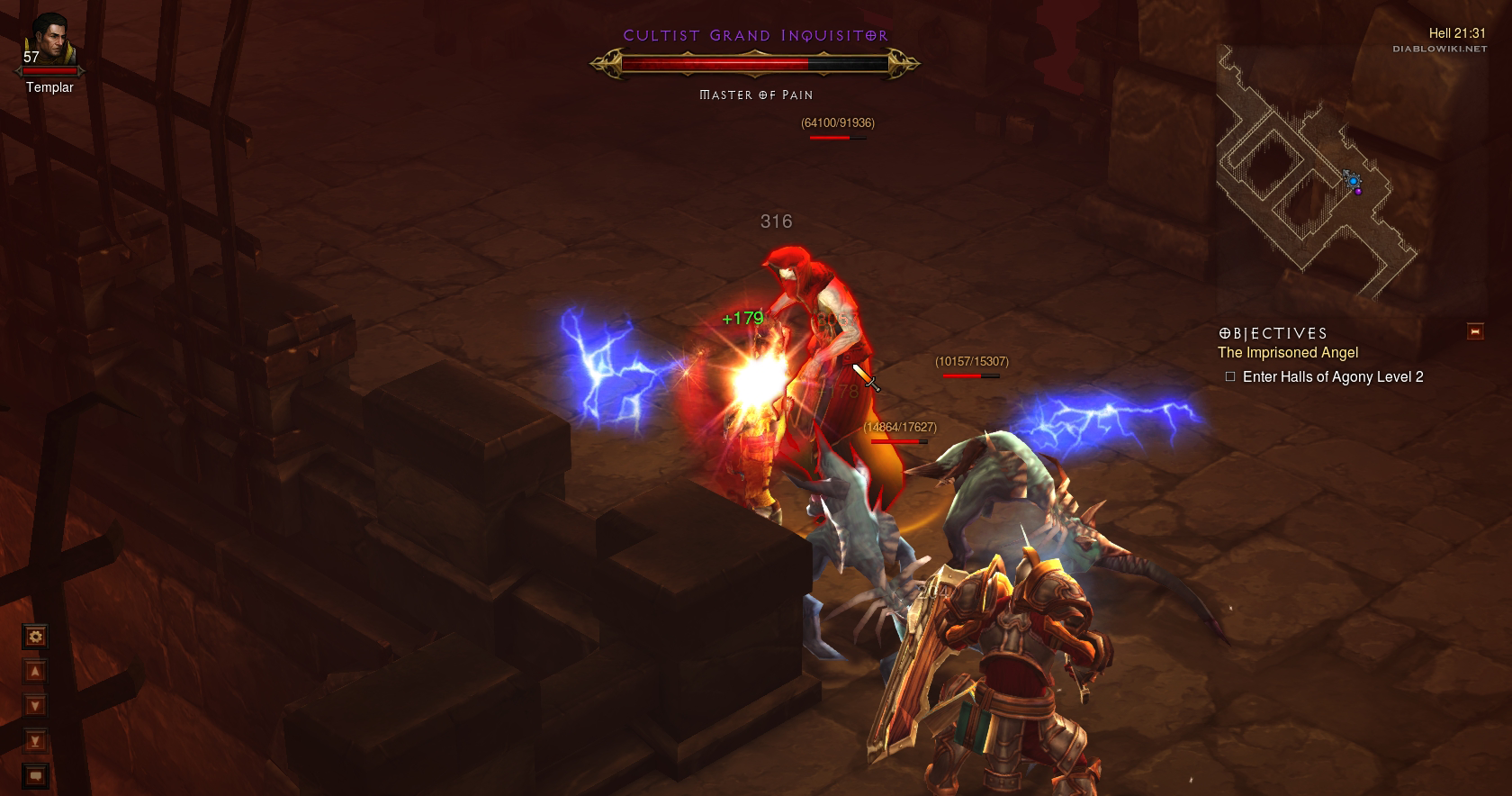Select the Templar follower portrait
1512x796 pixels.
49,41
